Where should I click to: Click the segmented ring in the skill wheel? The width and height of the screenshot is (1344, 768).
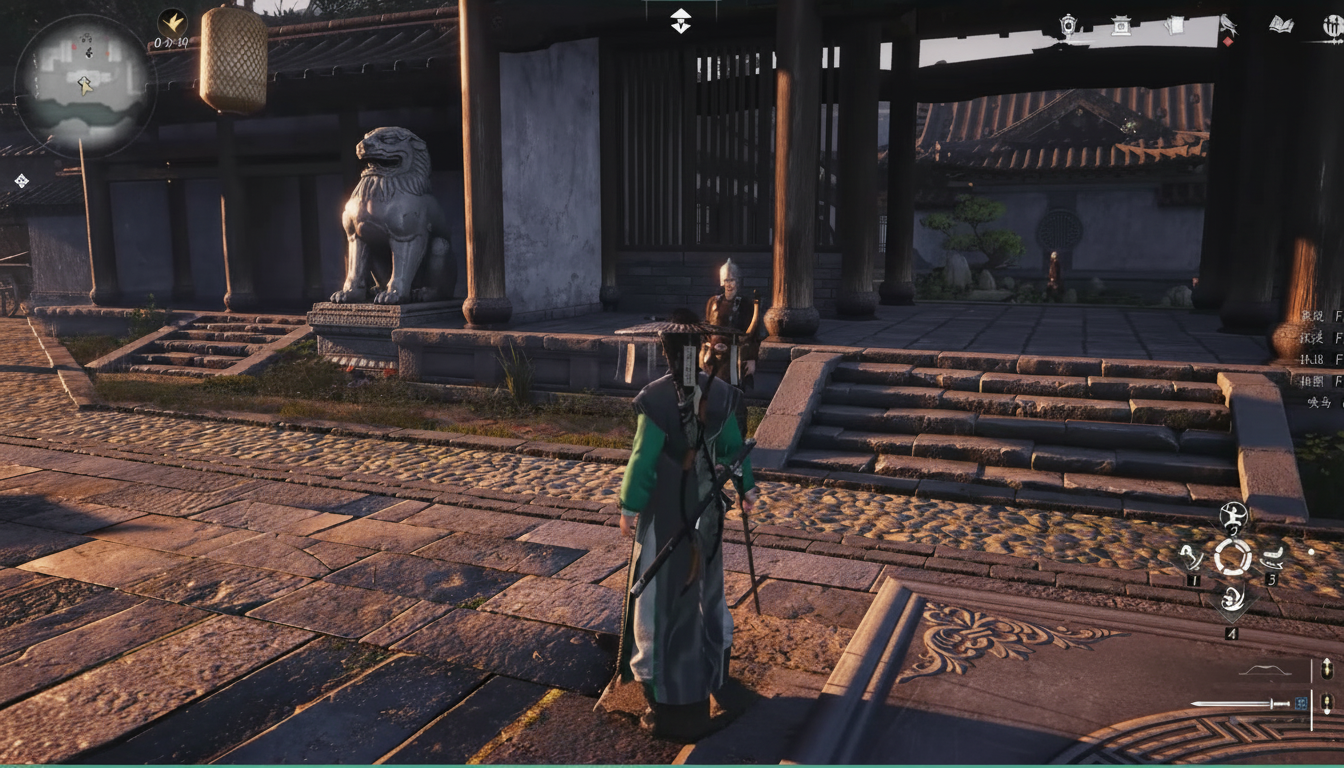(1233, 557)
